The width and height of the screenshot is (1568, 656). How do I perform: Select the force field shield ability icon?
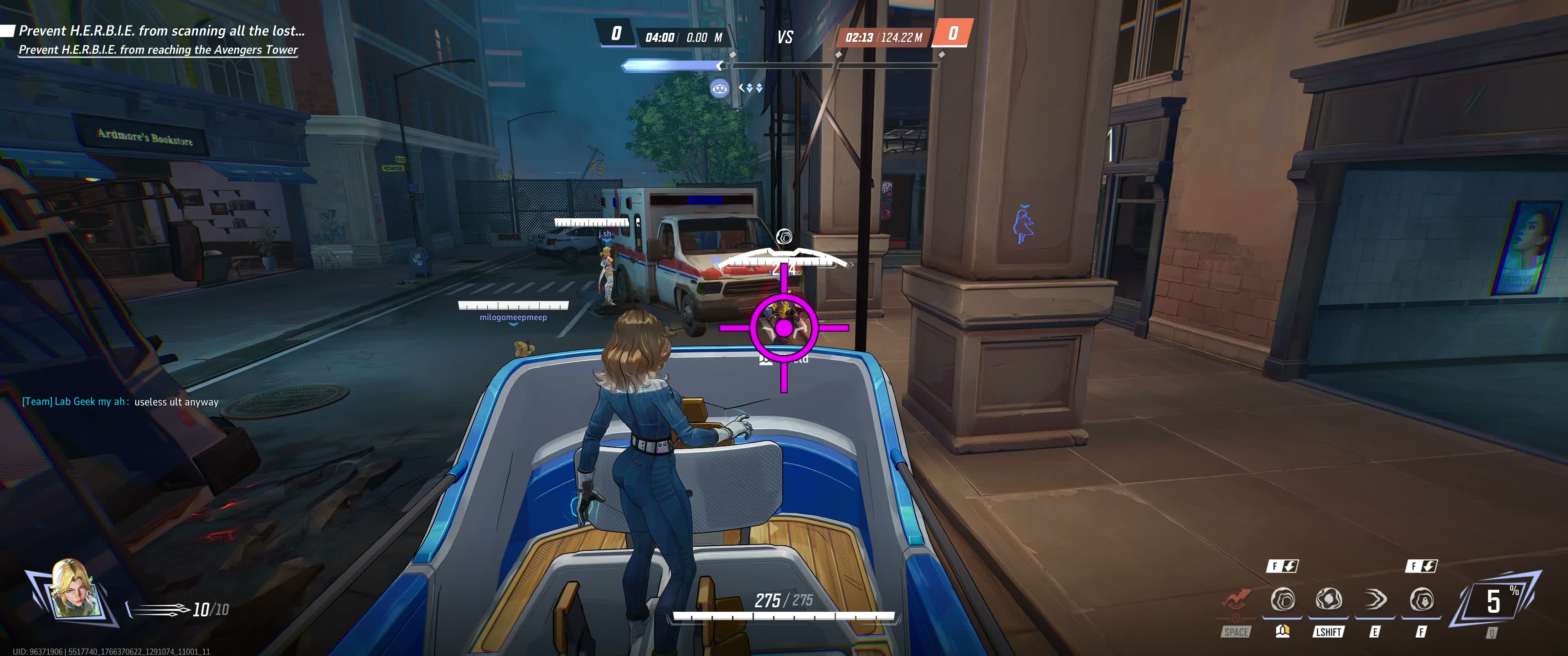pyautogui.click(x=1283, y=600)
